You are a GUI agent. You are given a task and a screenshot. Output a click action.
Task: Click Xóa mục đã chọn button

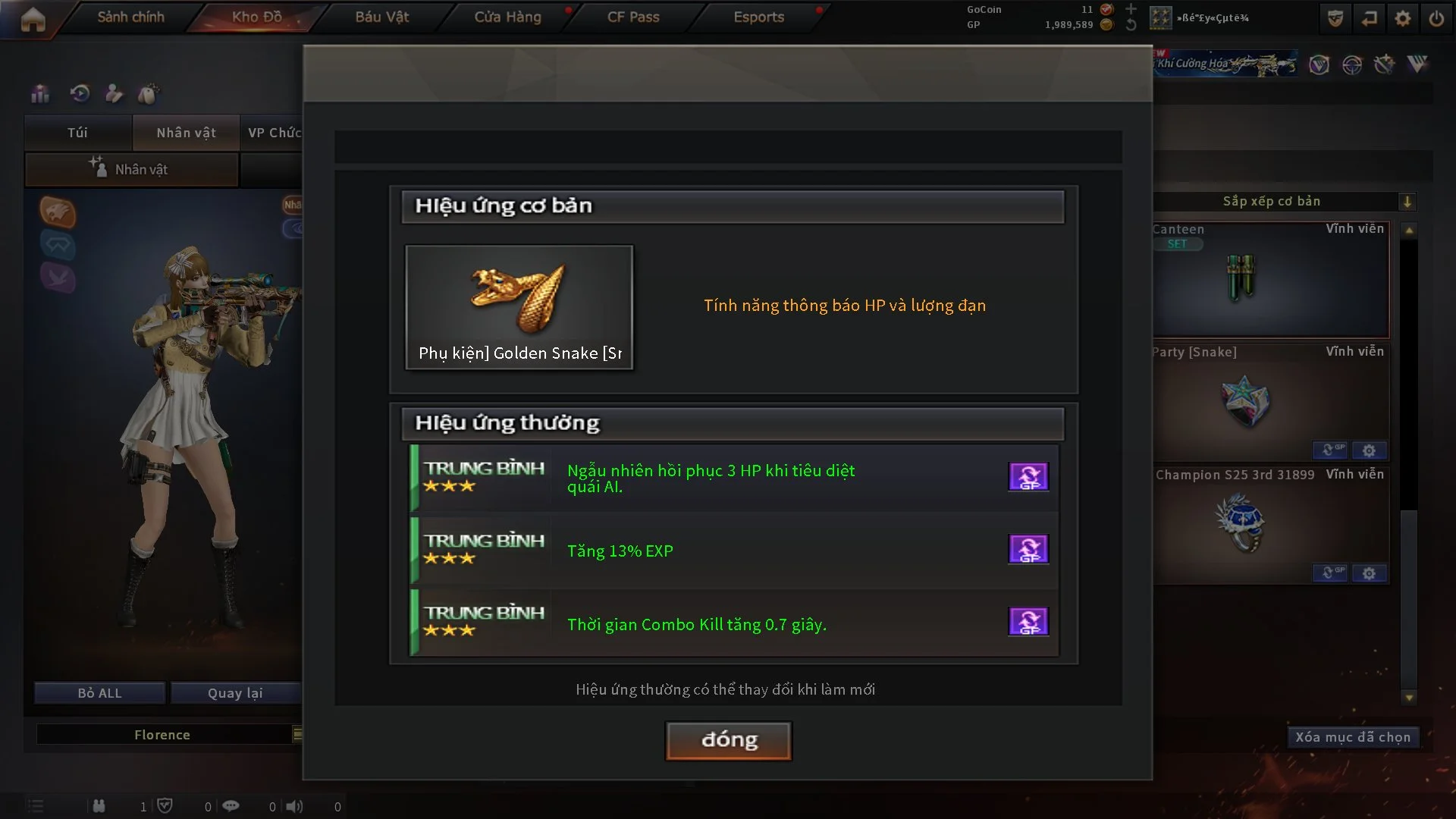(x=1352, y=737)
